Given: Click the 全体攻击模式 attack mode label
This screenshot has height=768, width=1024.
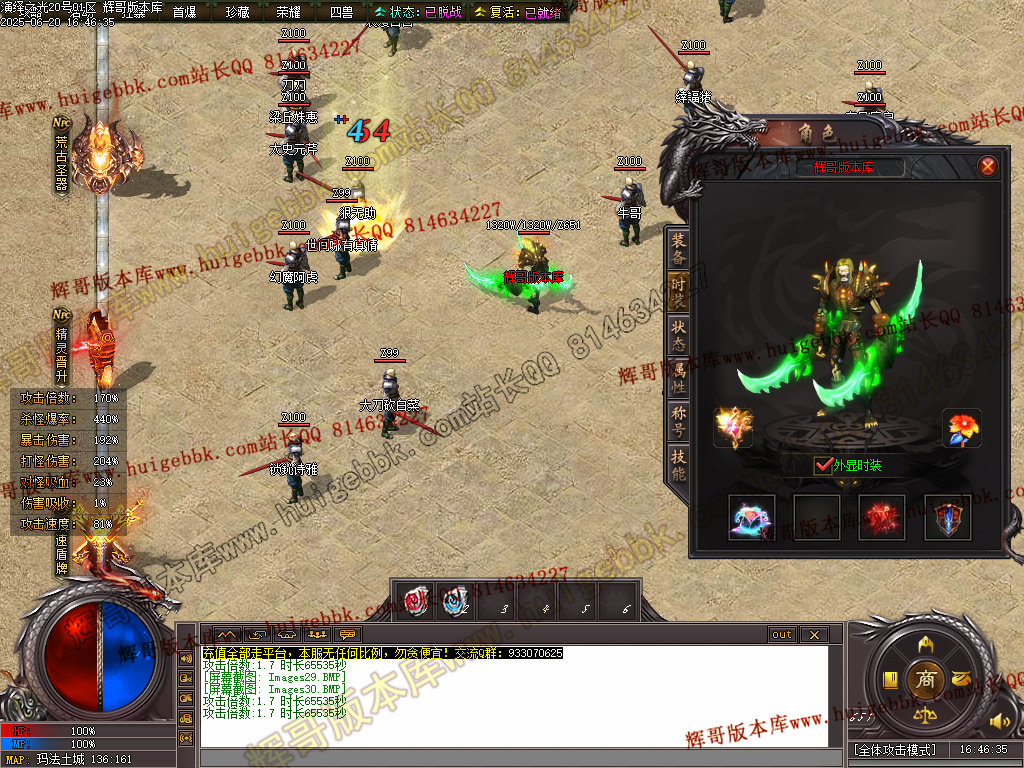Looking at the screenshot, I should coord(894,749).
